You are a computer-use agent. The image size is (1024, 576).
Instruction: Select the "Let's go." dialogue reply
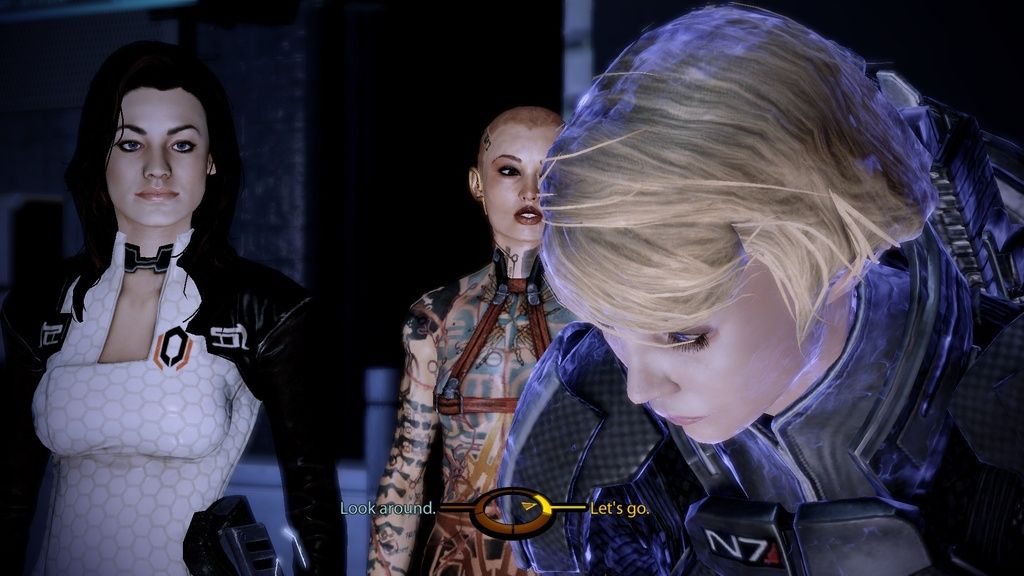(x=620, y=508)
